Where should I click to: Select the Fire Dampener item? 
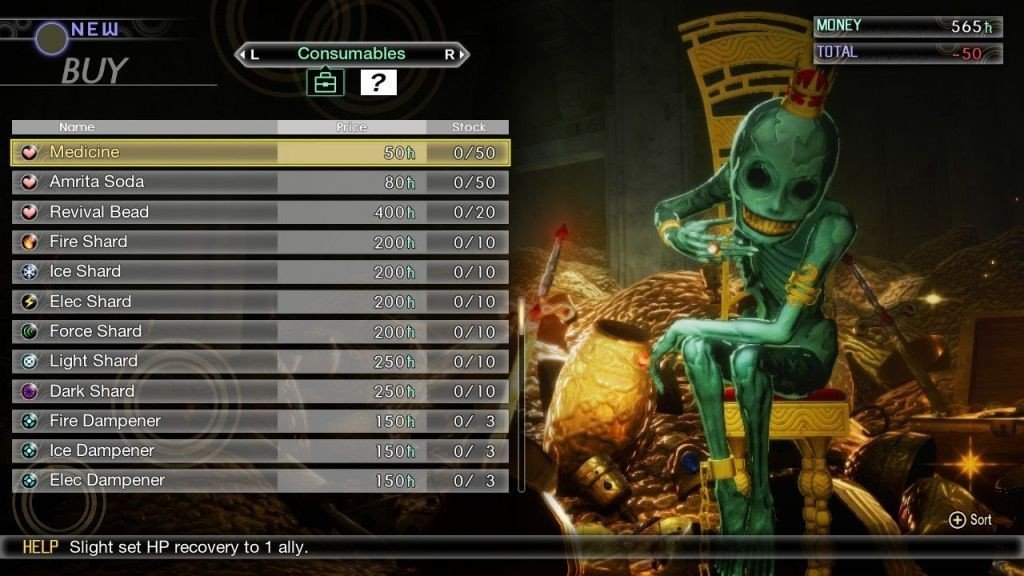point(260,421)
